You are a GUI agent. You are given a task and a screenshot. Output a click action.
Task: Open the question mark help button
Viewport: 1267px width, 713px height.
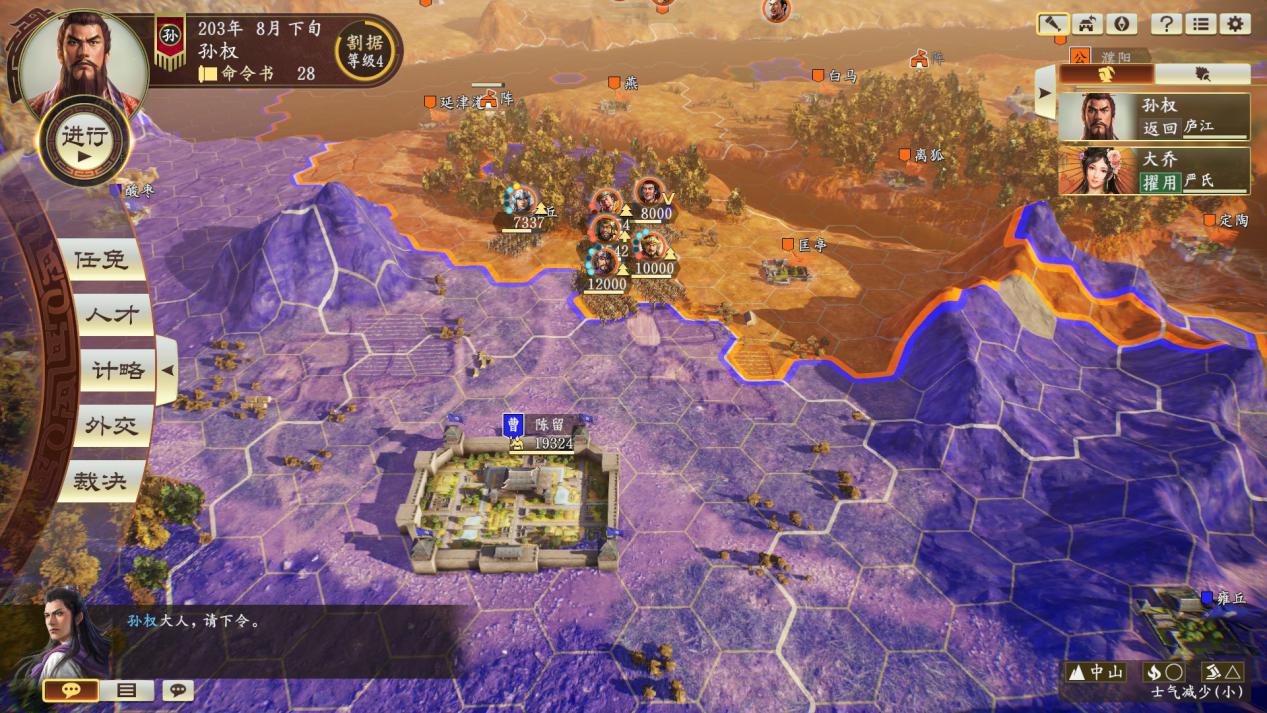point(1165,24)
